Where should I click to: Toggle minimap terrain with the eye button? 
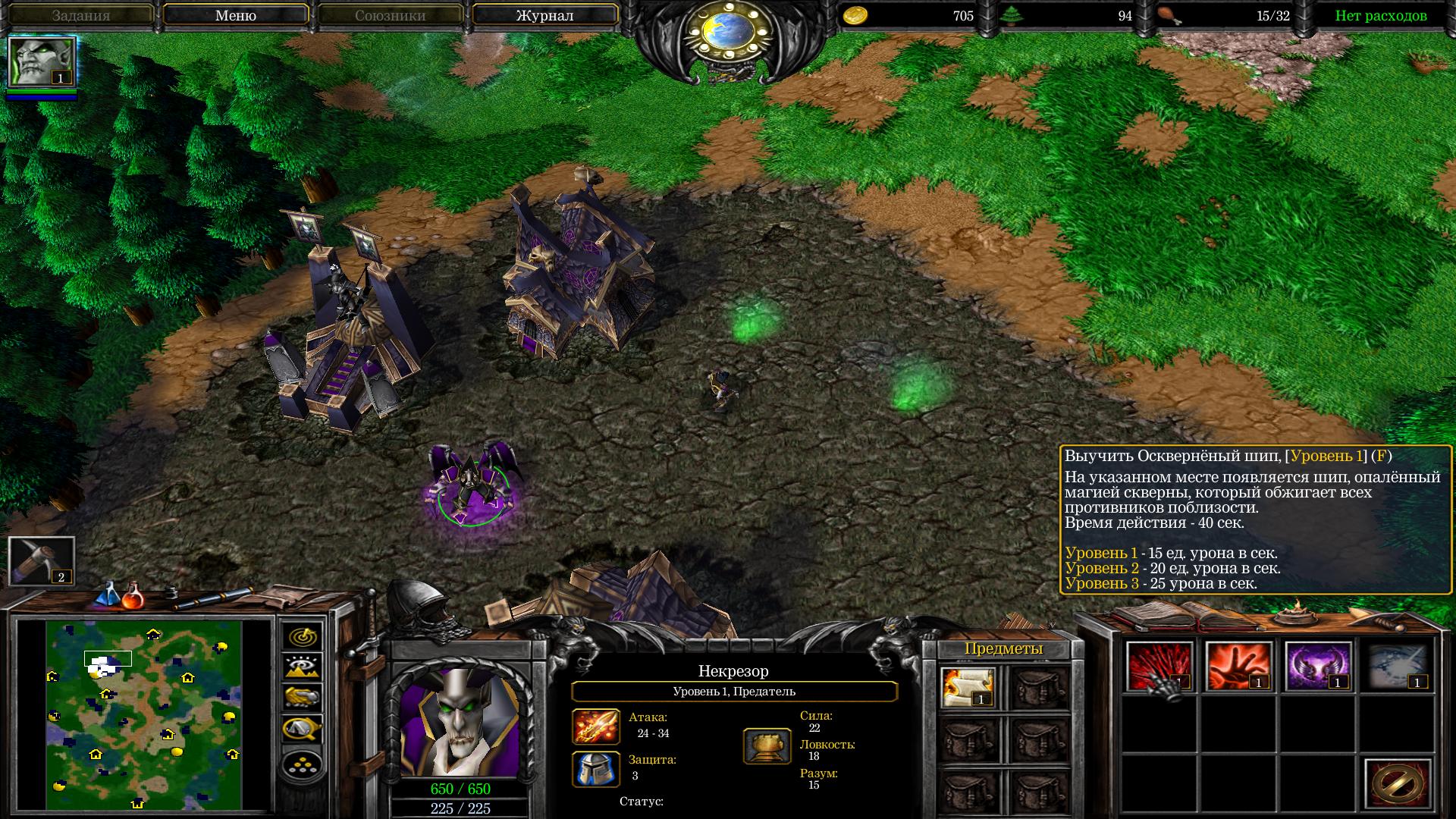pos(303,667)
